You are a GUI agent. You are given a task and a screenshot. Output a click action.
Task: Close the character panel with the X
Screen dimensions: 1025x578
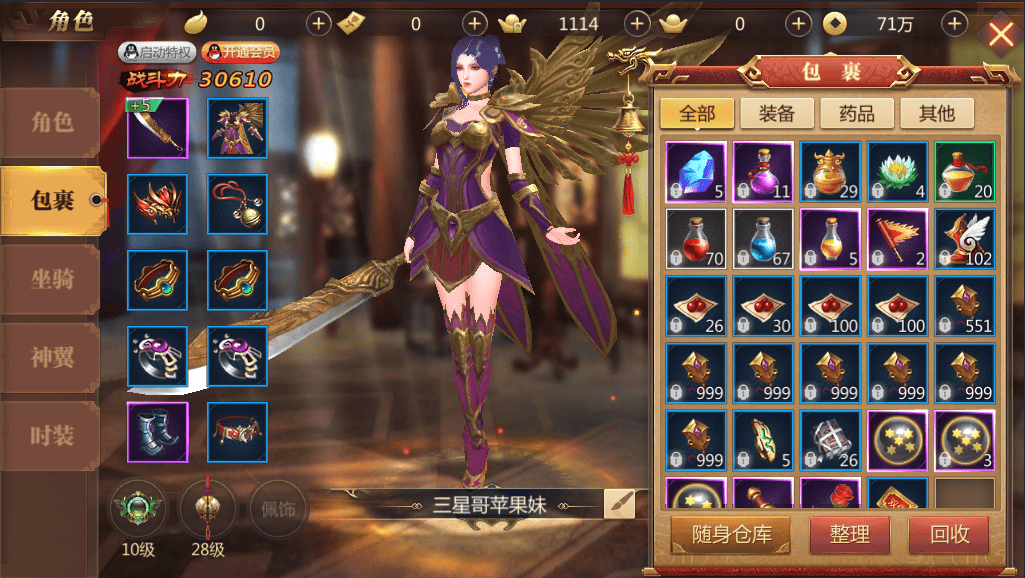pyautogui.click(x=1000, y=35)
